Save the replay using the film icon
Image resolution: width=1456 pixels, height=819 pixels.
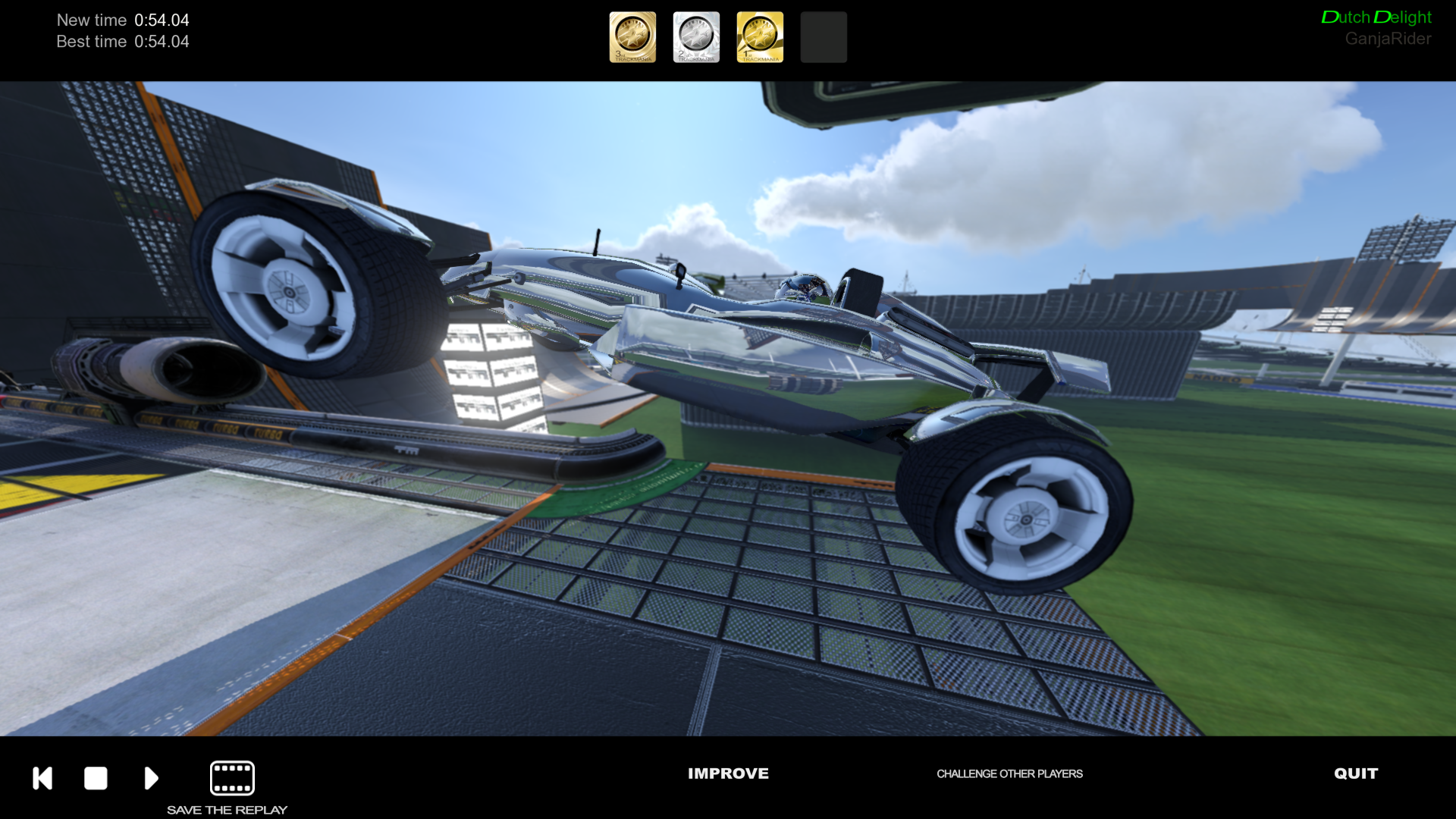click(x=232, y=778)
